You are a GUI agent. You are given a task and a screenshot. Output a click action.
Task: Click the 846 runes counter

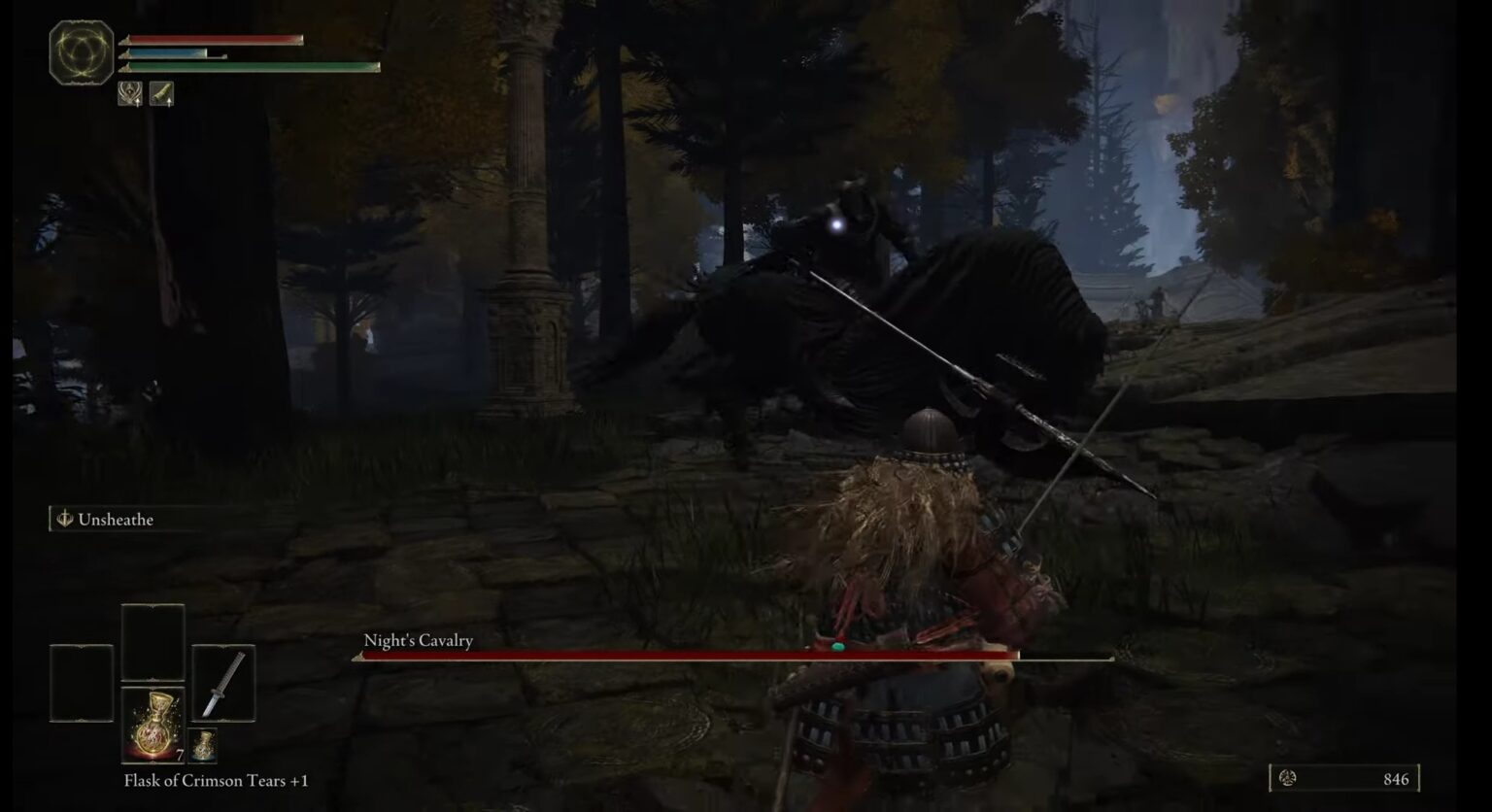[x=1396, y=778]
